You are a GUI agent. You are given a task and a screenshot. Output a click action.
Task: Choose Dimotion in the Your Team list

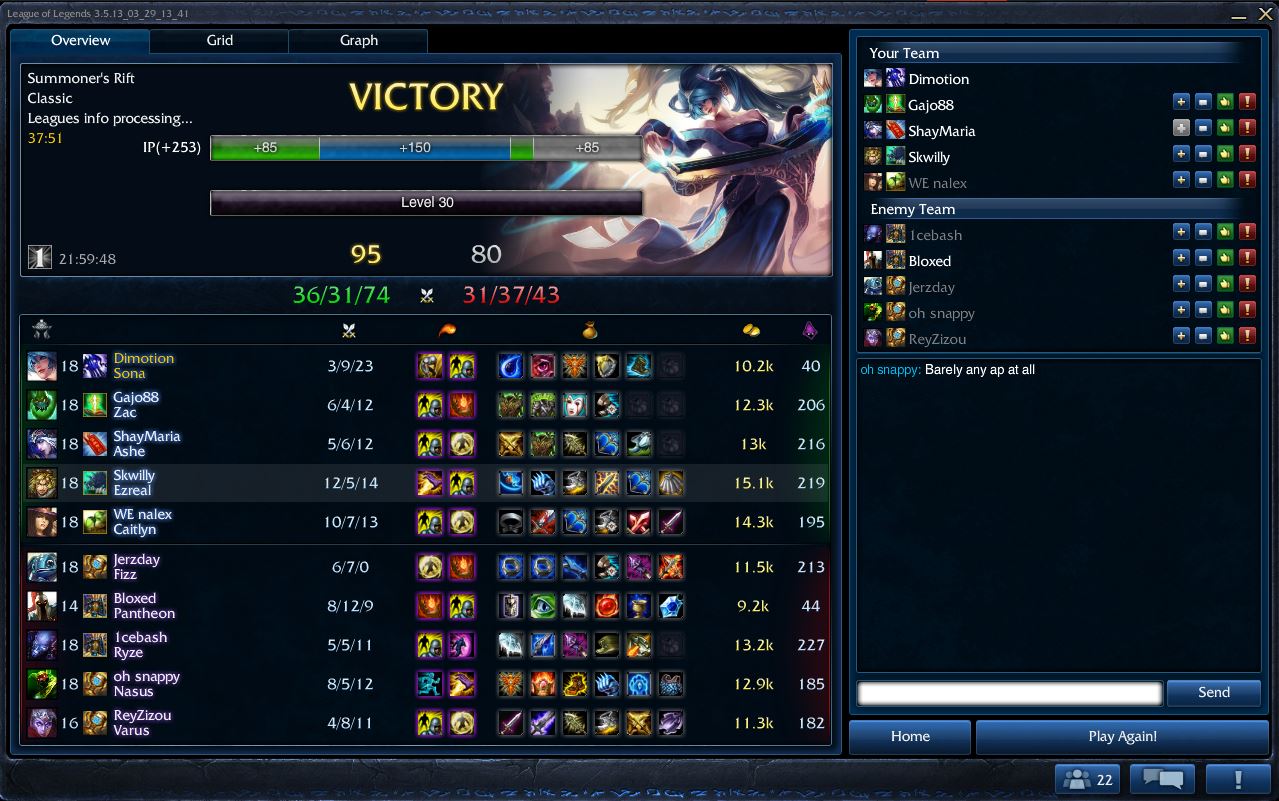[x=938, y=79]
